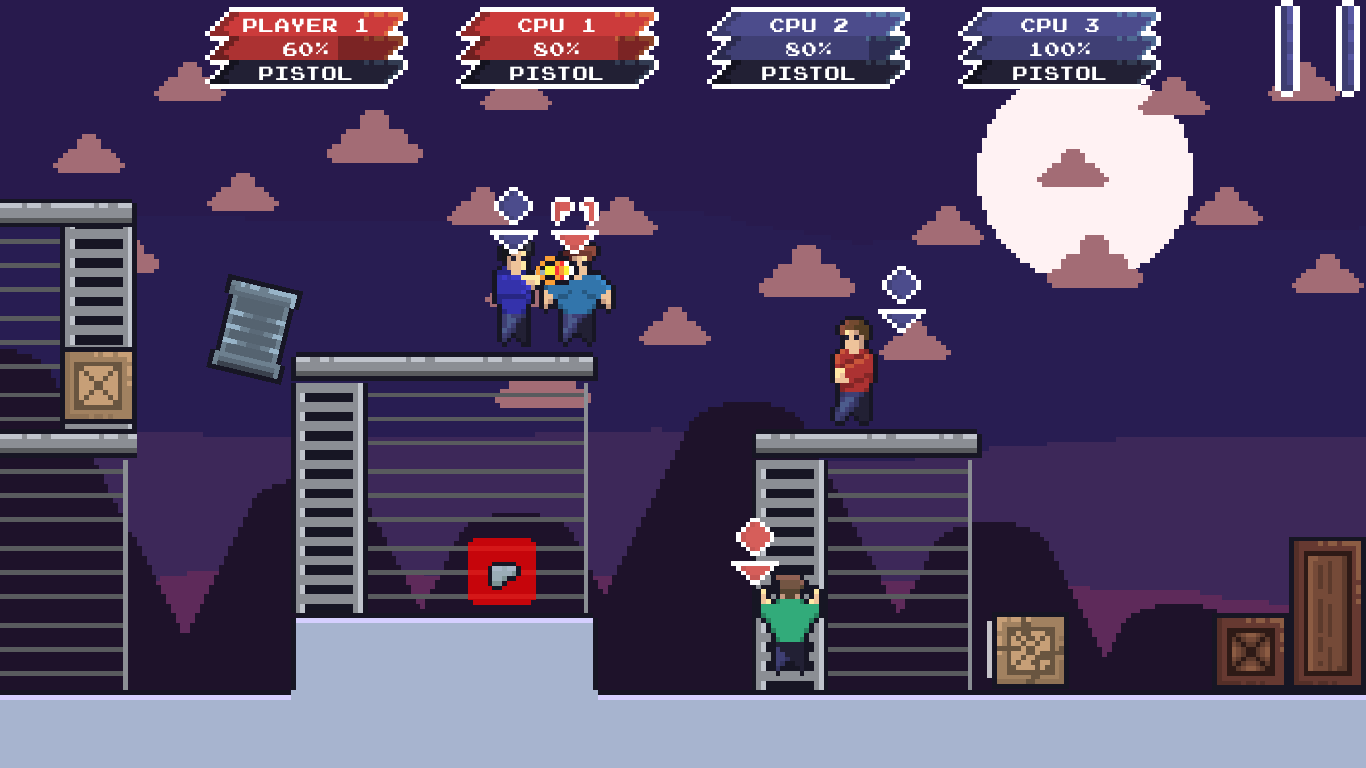Select the PLAYER 1 header banner

point(305,25)
